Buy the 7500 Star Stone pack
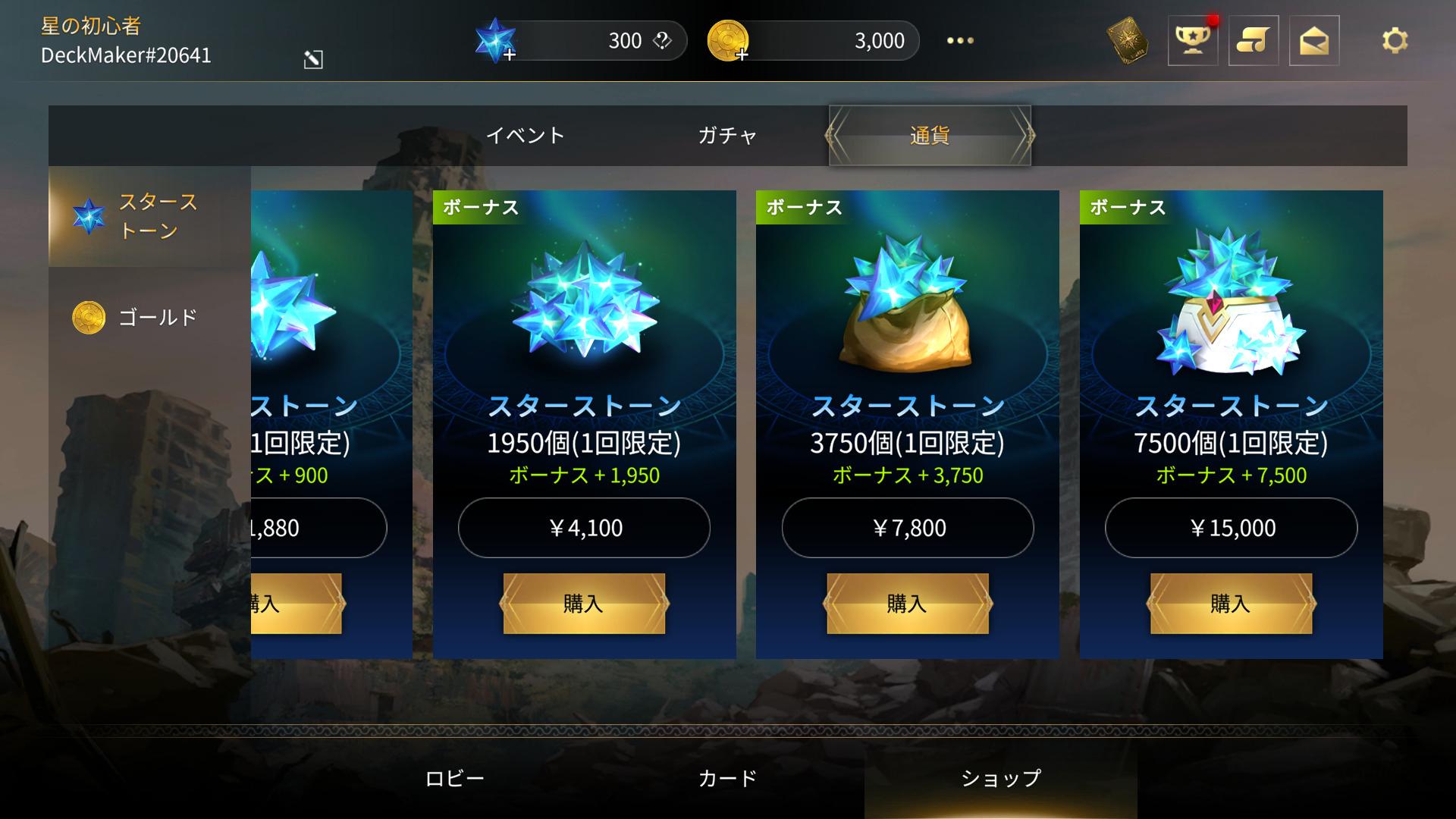1456x819 pixels. click(x=1231, y=604)
